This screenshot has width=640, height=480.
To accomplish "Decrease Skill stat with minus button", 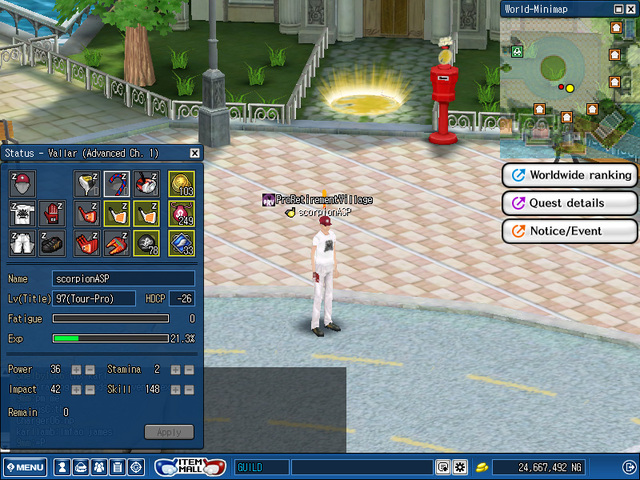I will pyautogui.click(x=188, y=389).
